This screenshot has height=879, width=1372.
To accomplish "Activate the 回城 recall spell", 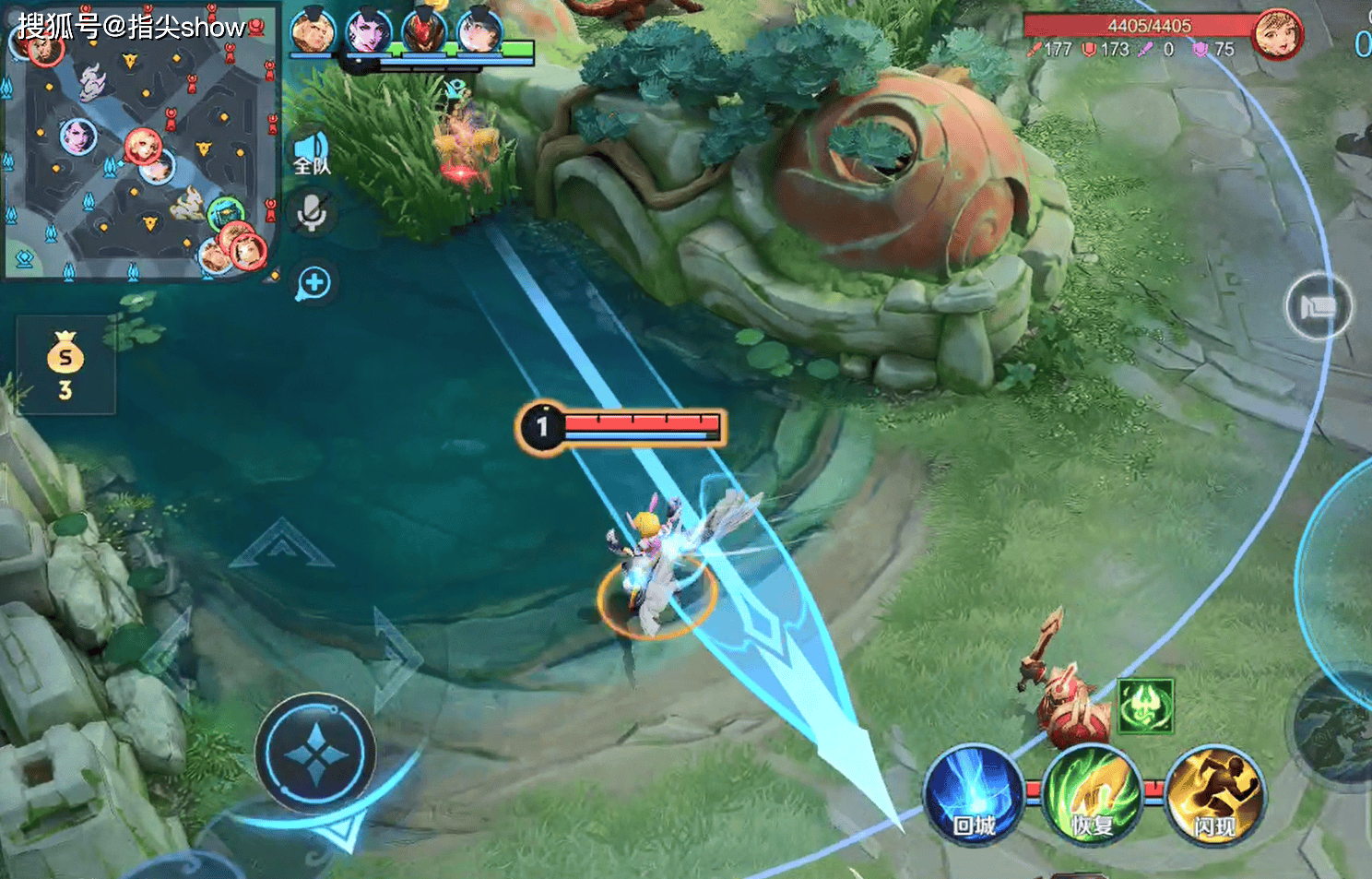I will [973, 791].
